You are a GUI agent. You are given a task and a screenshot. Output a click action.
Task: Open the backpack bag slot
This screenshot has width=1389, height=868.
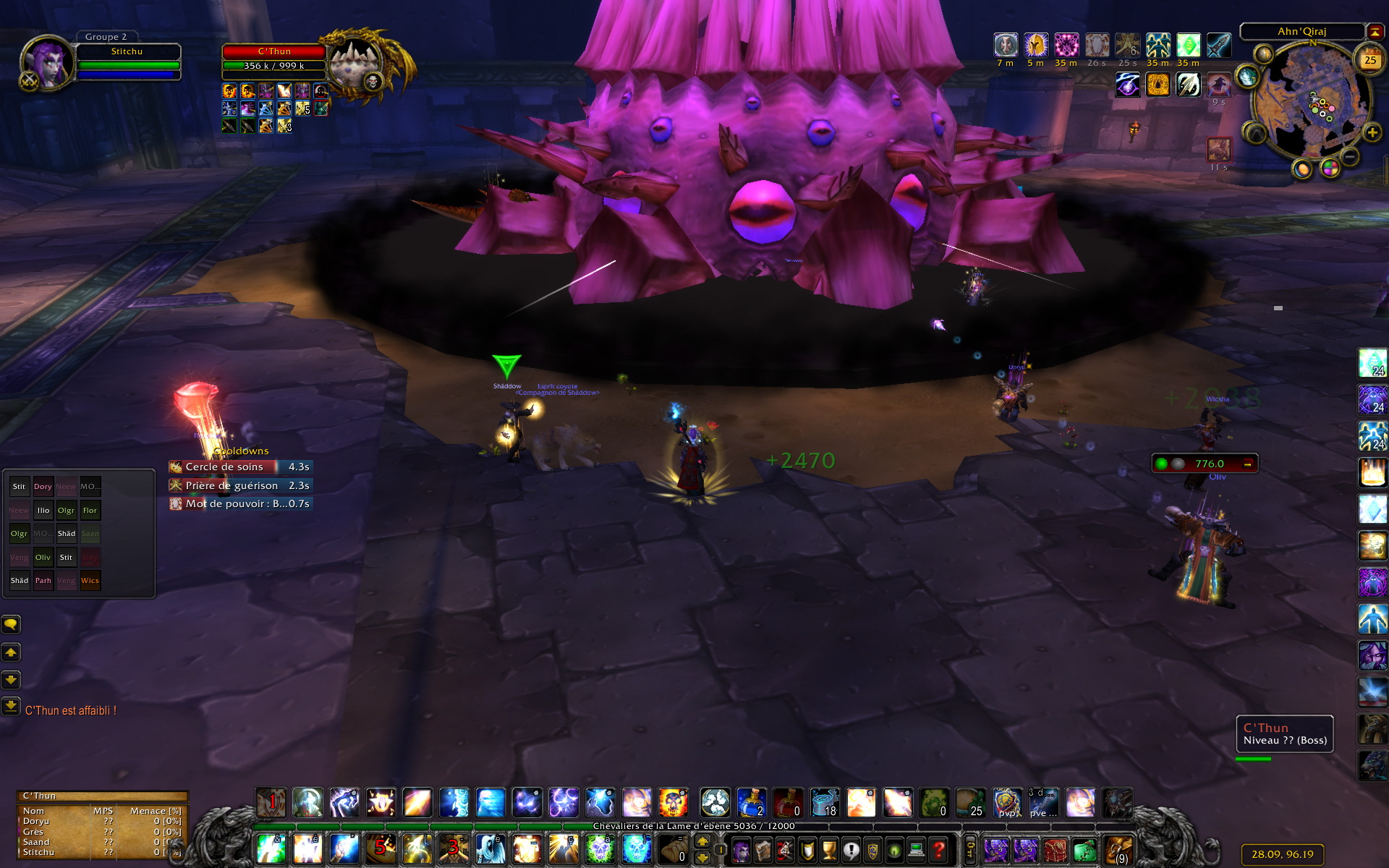tap(1118, 849)
